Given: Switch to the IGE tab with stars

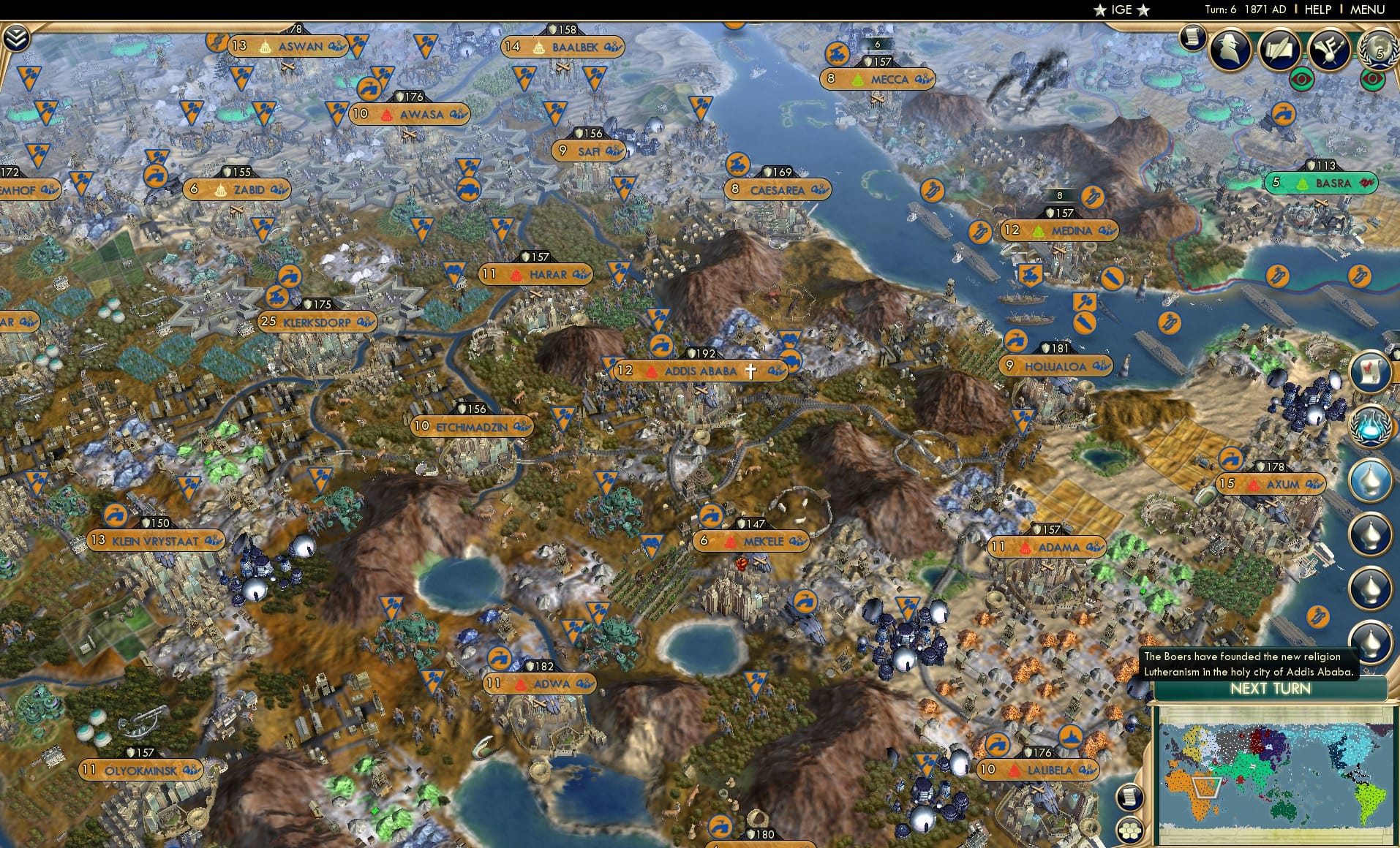Looking at the screenshot, I should point(1119,10).
